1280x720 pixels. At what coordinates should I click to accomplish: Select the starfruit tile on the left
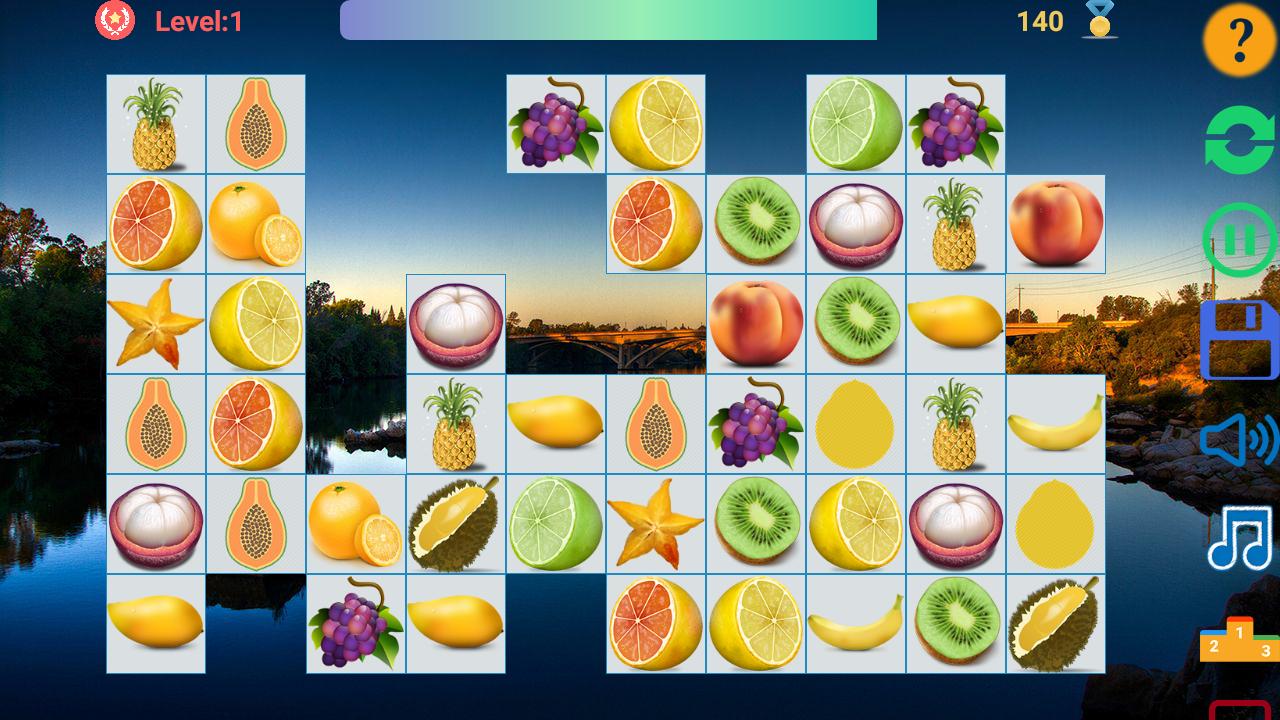click(x=155, y=323)
